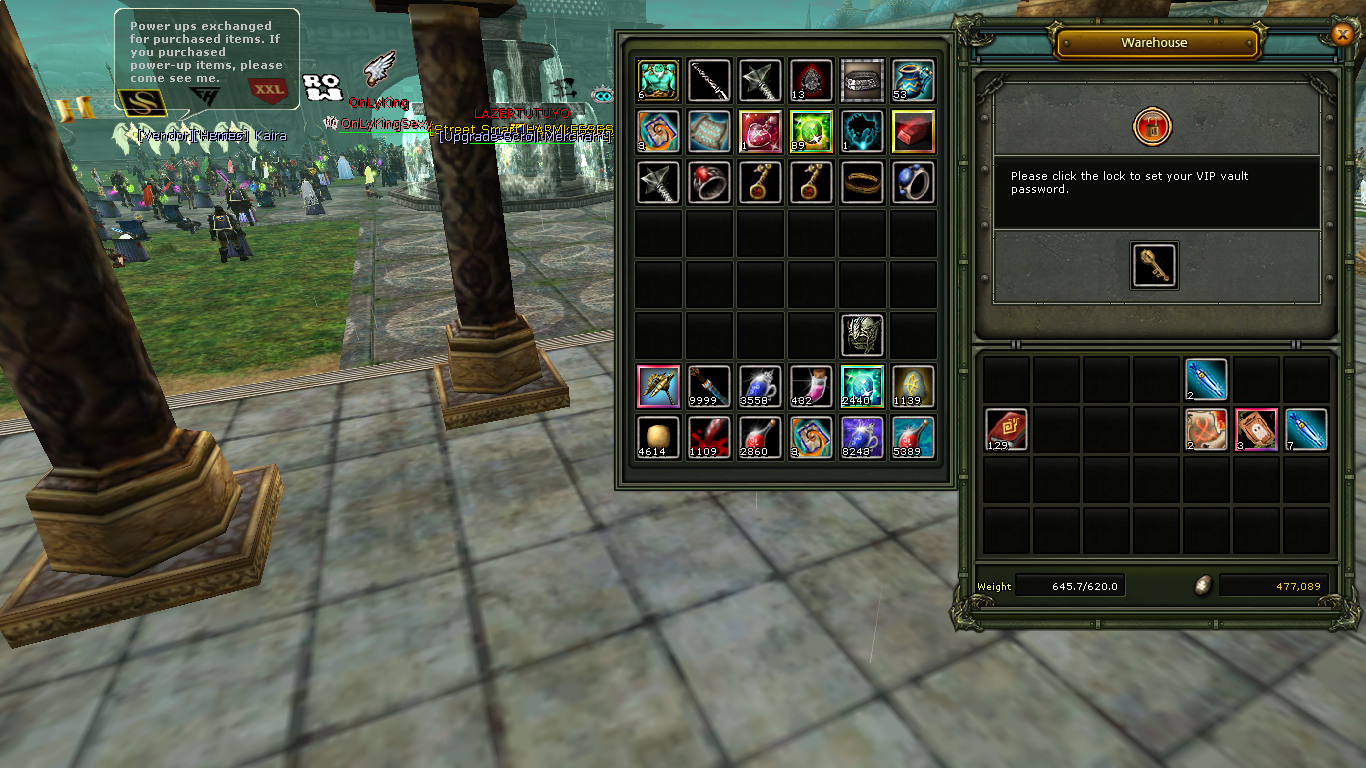This screenshot has width=1366, height=768.
Task: Select the blue water jug stacked at 53
Action: pos(913,80)
